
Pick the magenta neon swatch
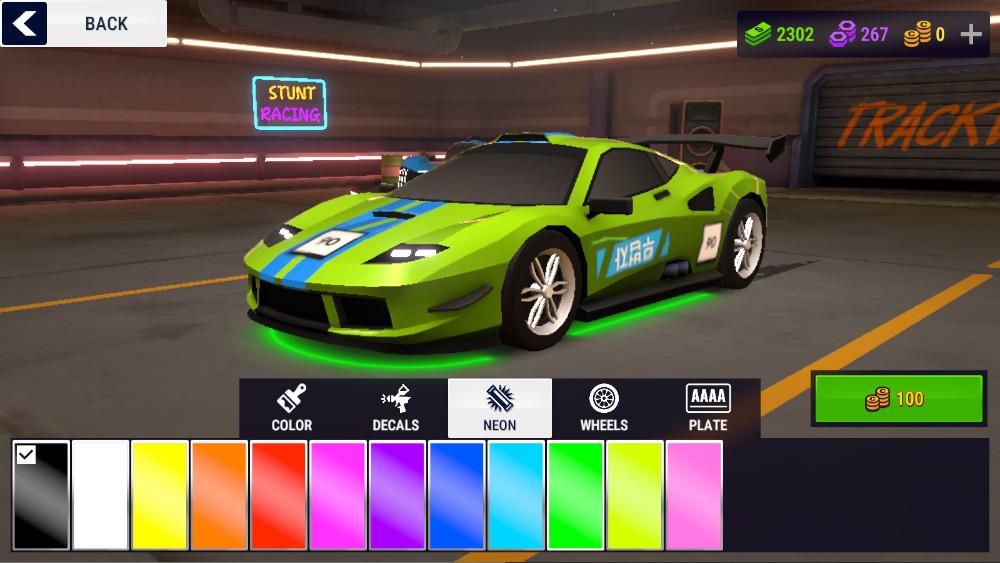coord(338,495)
